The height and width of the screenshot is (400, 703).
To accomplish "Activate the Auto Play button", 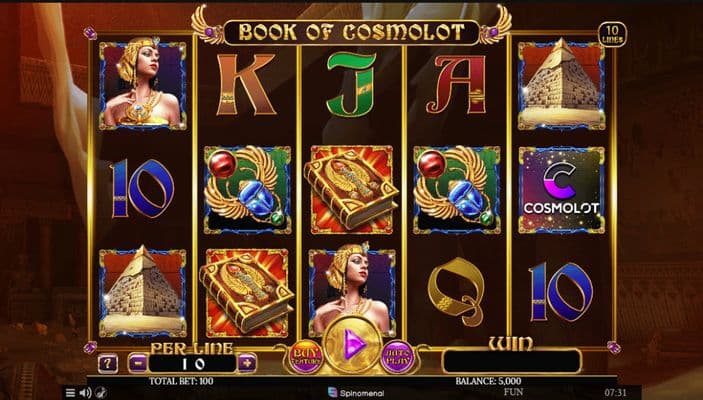I will [x=397, y=357].
